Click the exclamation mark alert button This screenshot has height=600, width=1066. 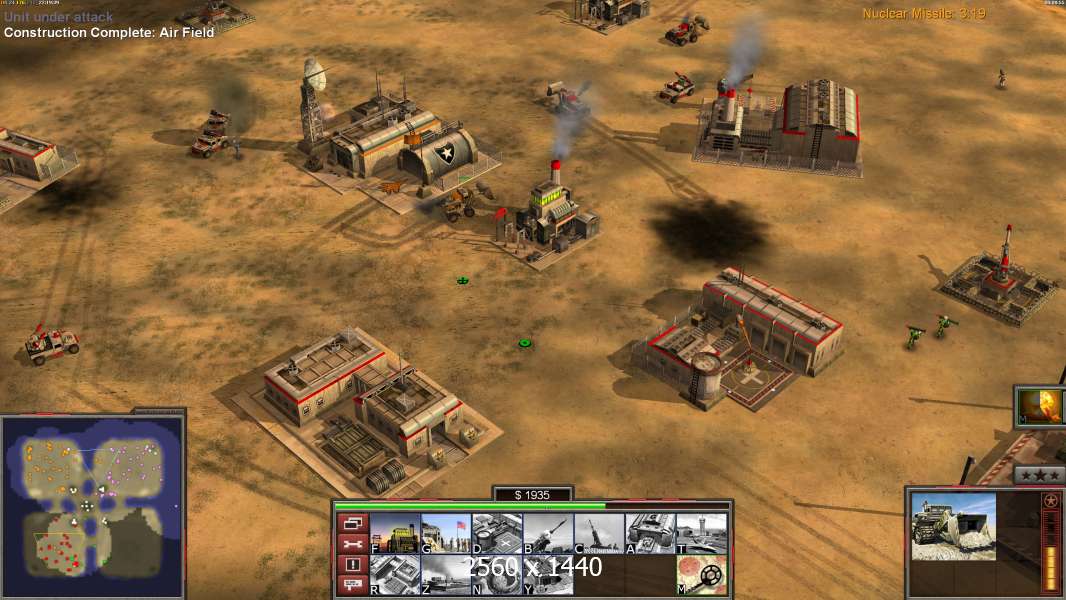point(353,565)
